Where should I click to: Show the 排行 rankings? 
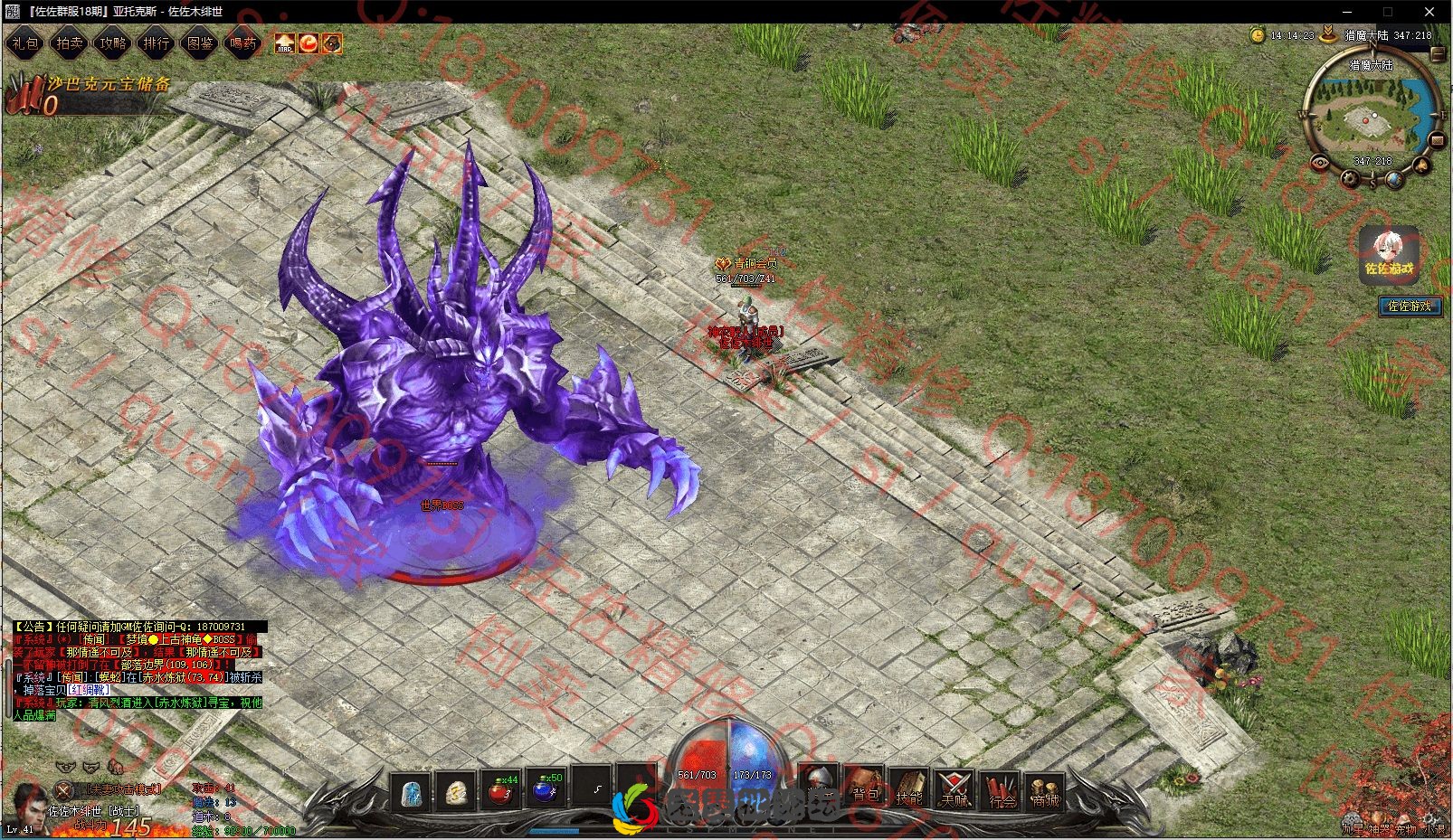click(156, 42)
